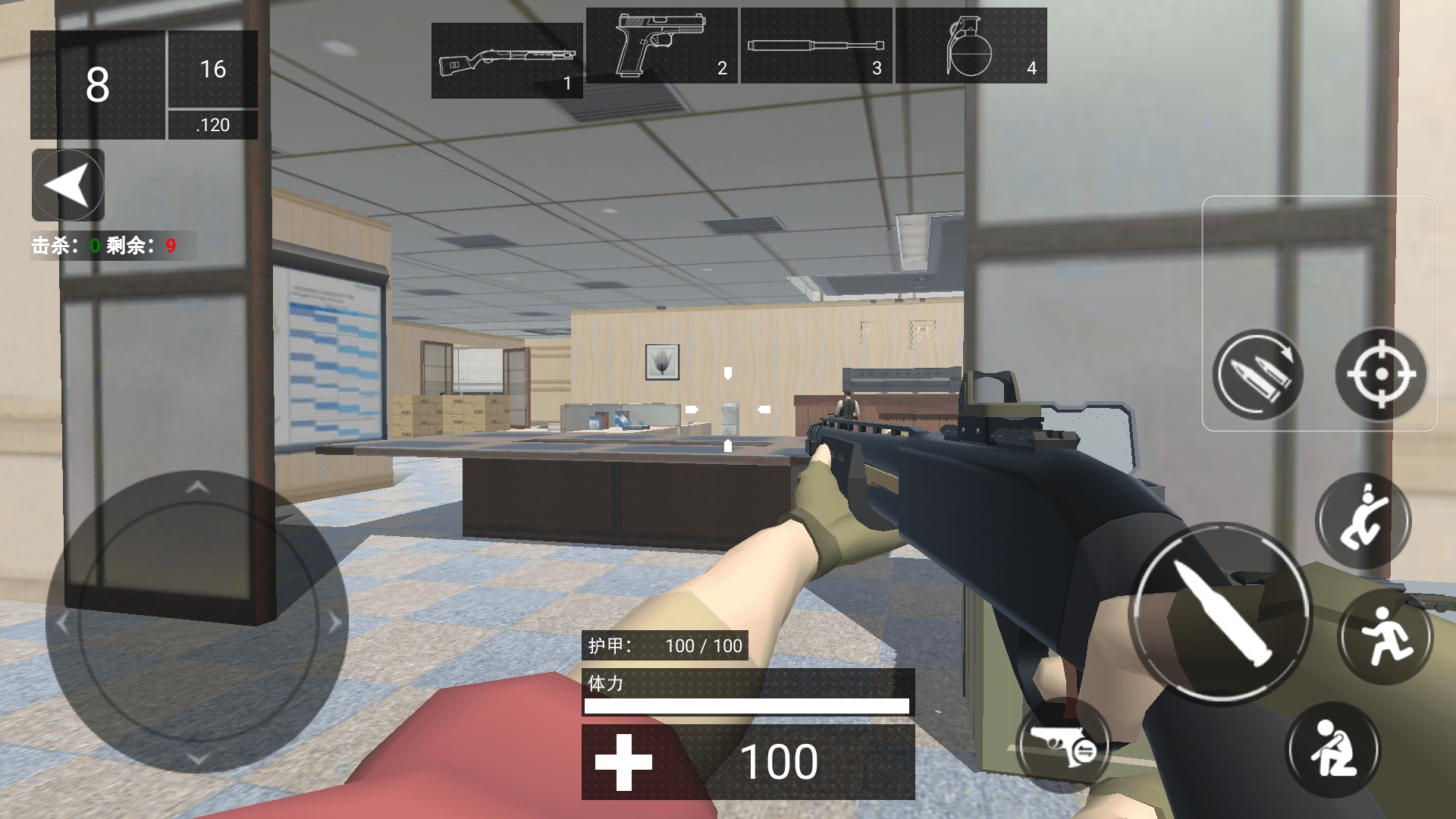The height and width of the screenshot is (819, 1456).
Task: Toggle sprint with the running figure
Action: [1385, 635]
